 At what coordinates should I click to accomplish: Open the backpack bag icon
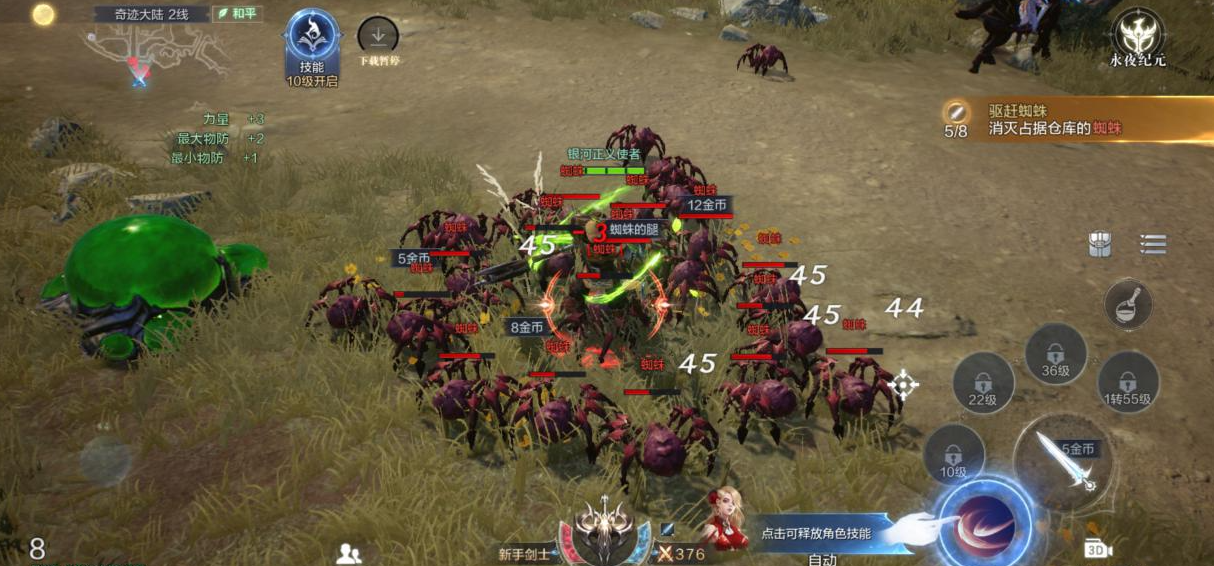coord(1100,245)
